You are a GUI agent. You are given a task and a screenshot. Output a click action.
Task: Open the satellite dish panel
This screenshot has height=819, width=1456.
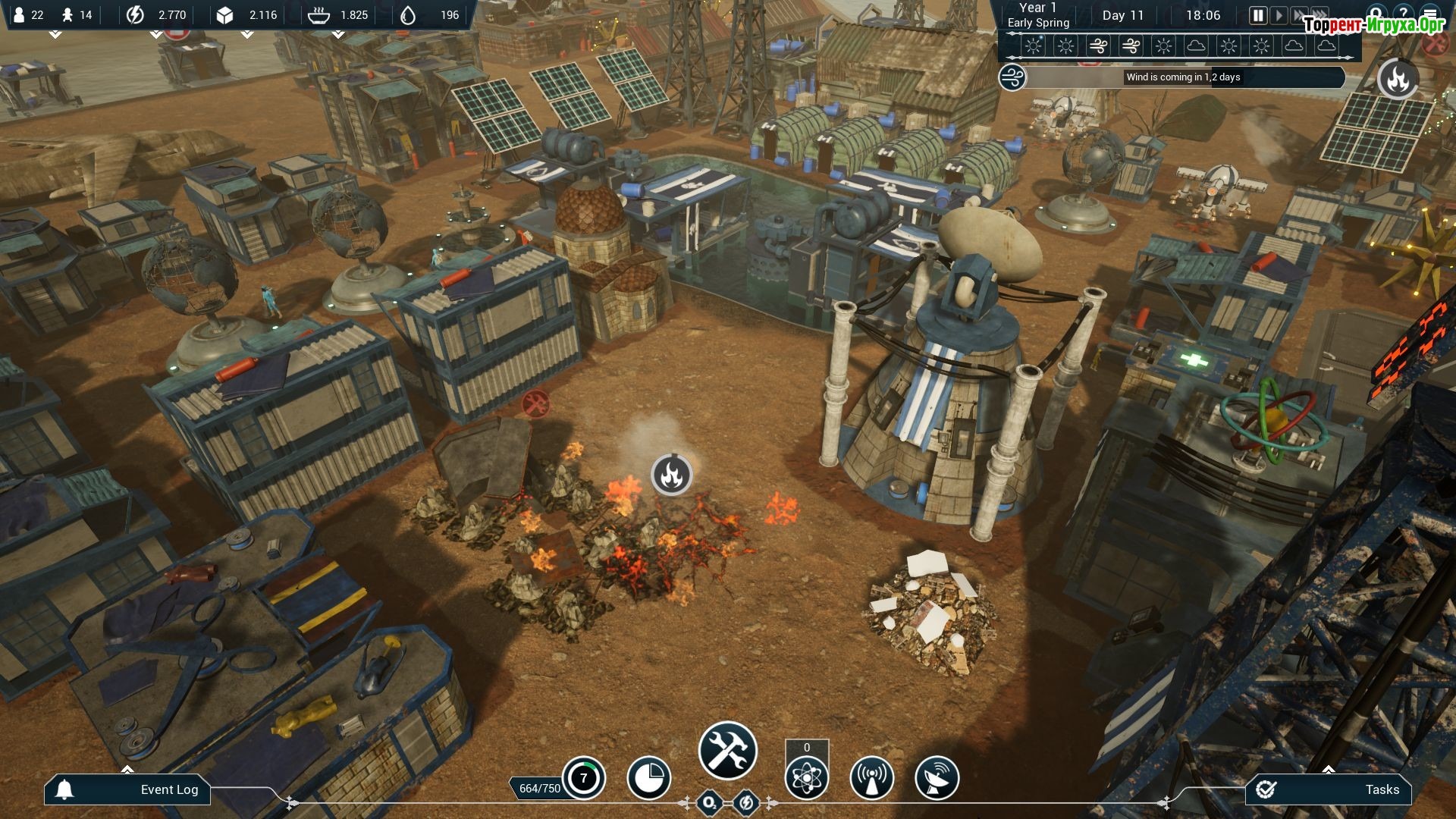tap(937, 778)
